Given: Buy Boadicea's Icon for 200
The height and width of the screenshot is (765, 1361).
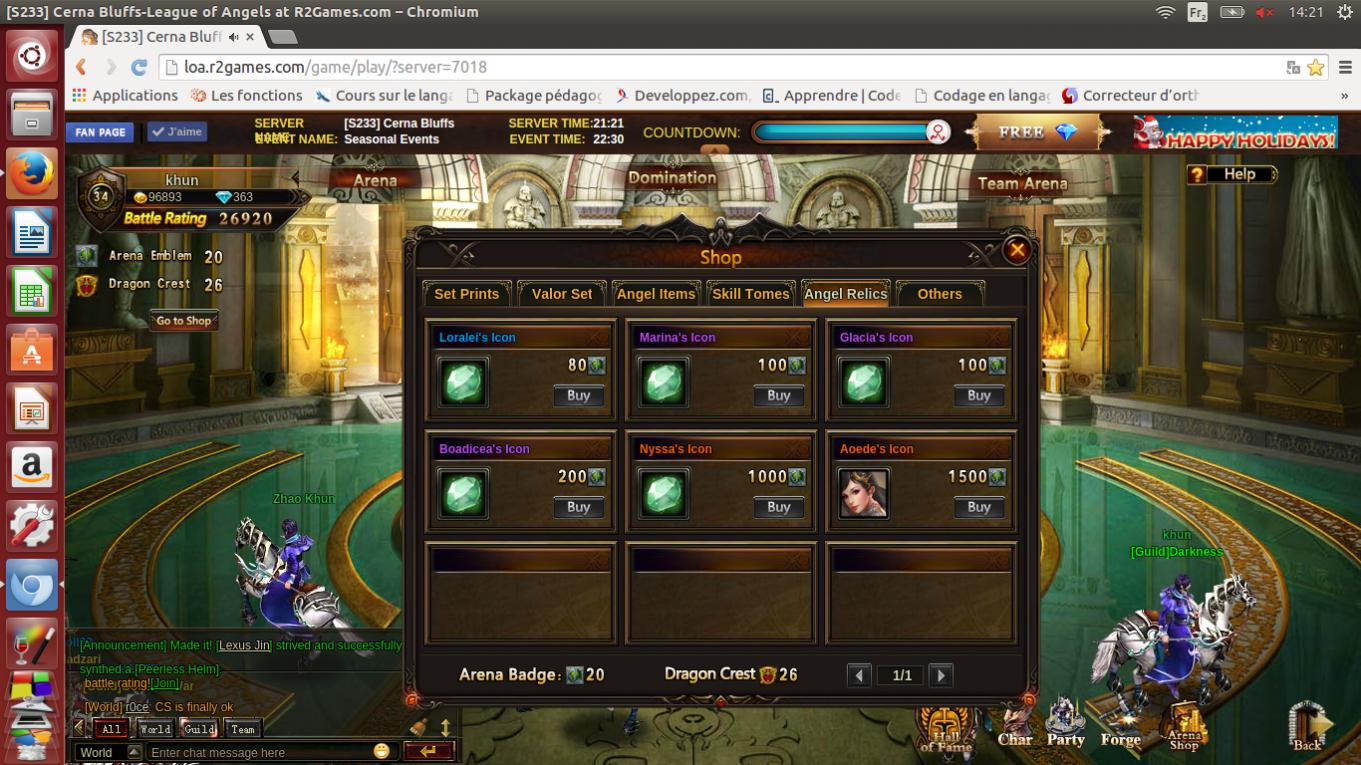Looking at the screenshot, I should pyautogui.click(x=579, y=508).
